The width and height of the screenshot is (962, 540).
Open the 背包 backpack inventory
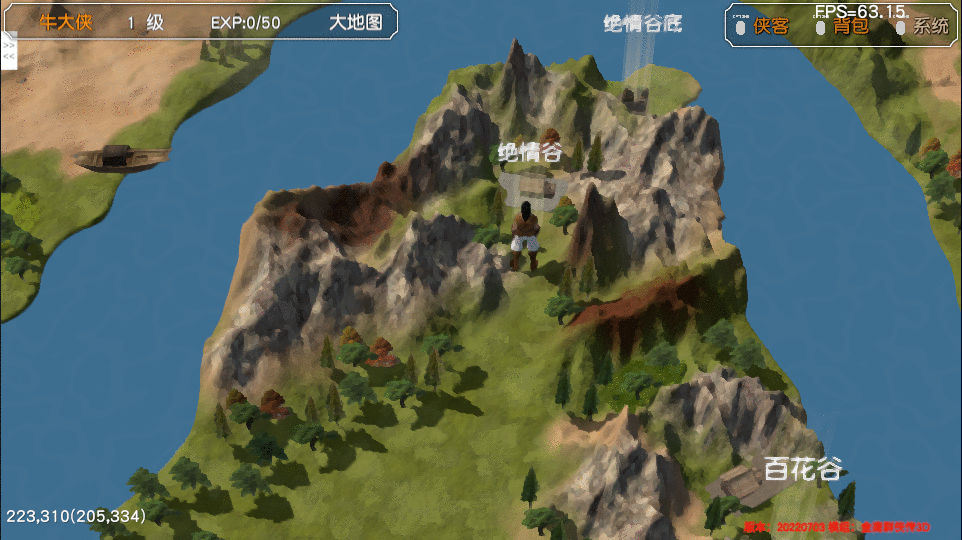[851, 27]
